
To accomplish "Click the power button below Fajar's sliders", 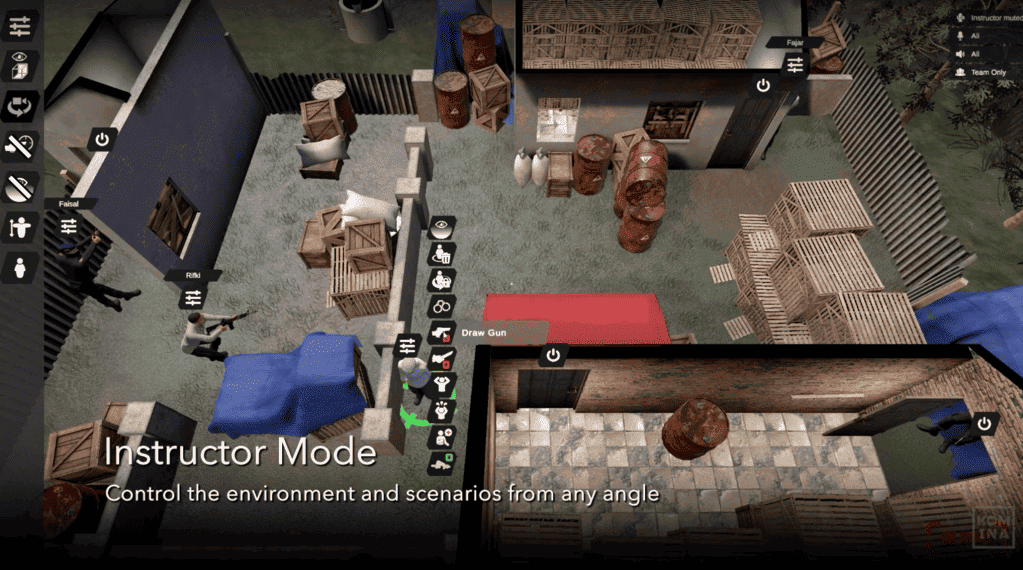I will click(764, 86).
